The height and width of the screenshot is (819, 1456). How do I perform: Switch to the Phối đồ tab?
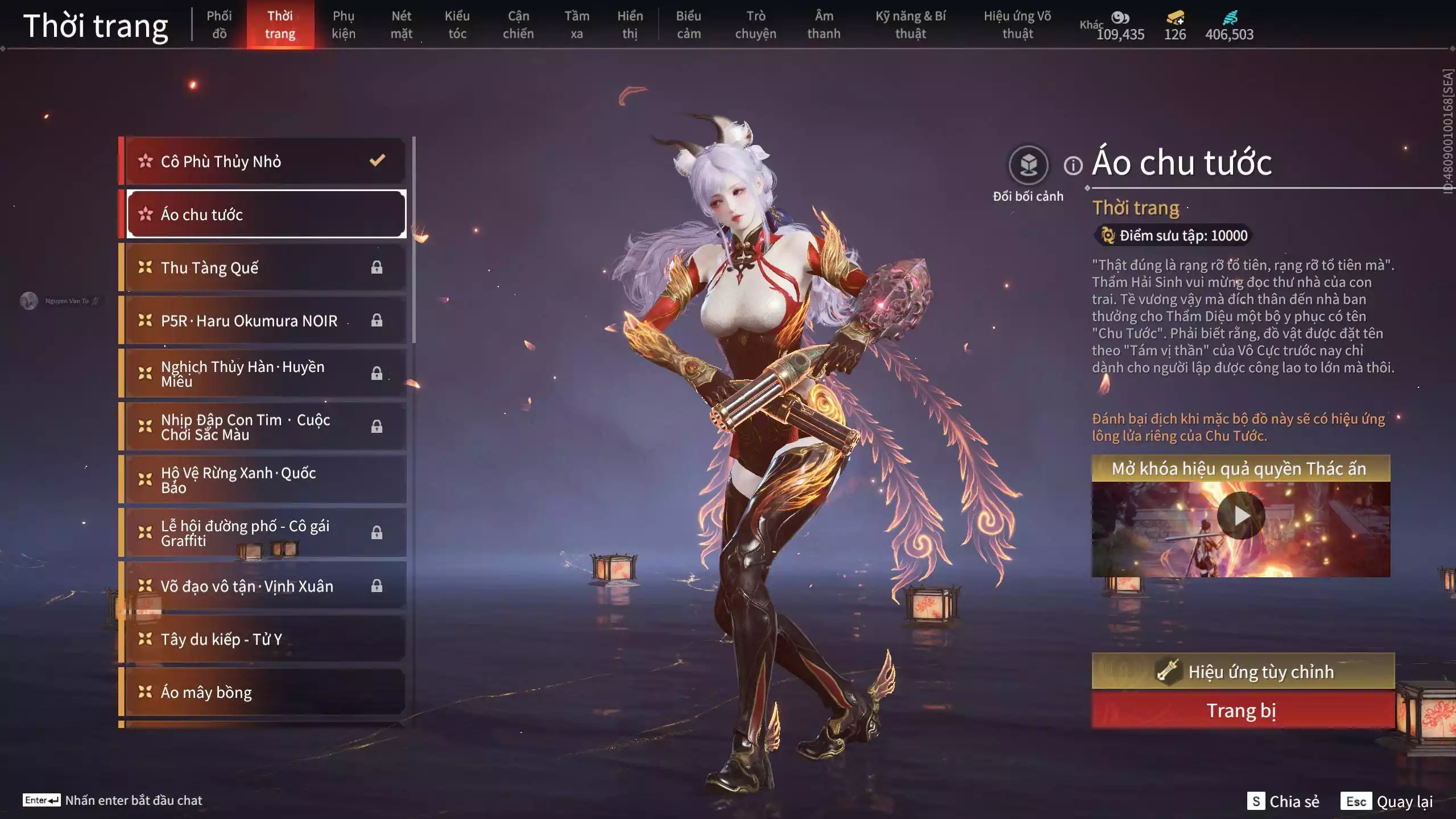click(219, 25)
